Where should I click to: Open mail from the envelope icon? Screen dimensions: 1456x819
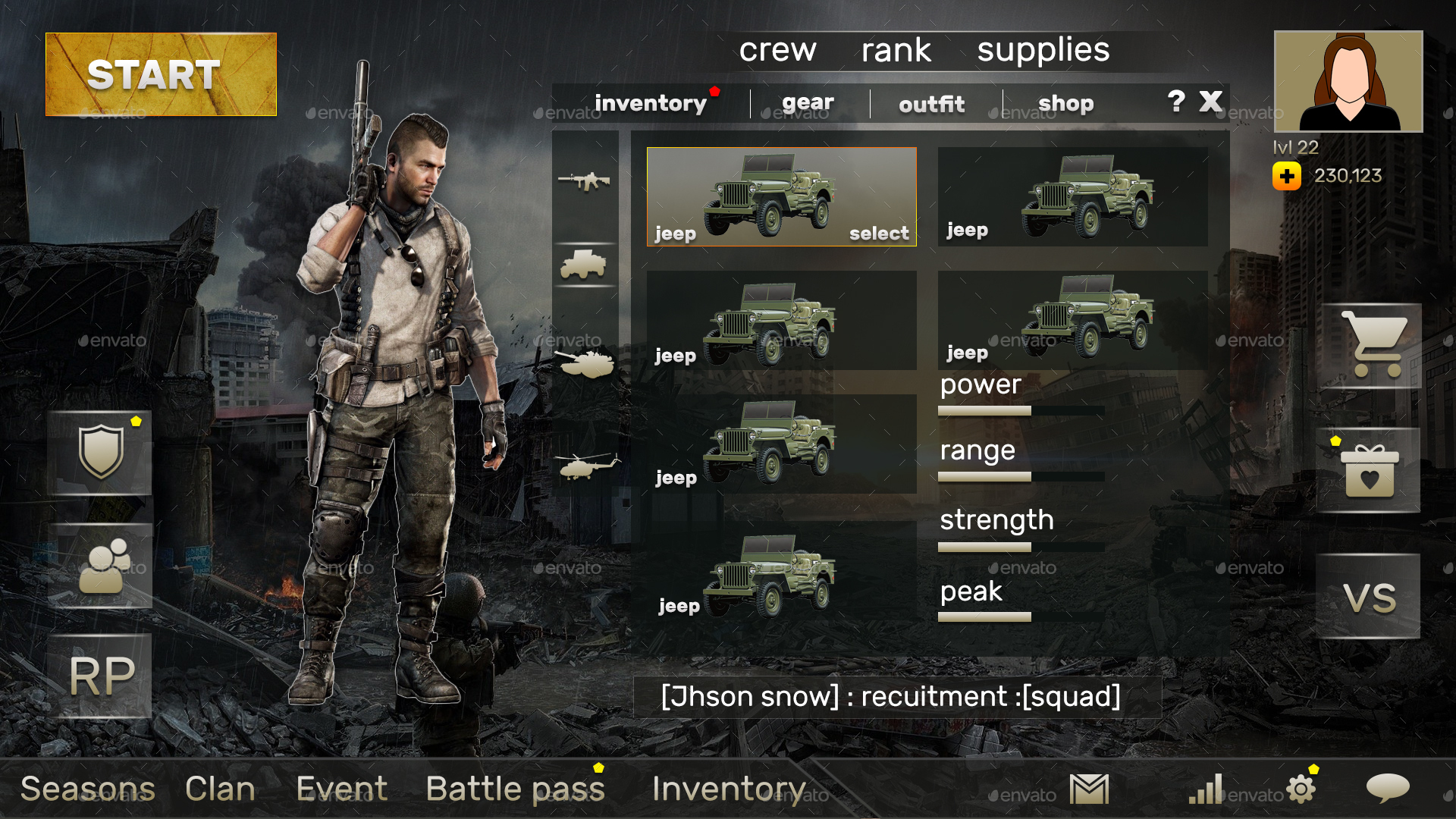coord(1088,789)
